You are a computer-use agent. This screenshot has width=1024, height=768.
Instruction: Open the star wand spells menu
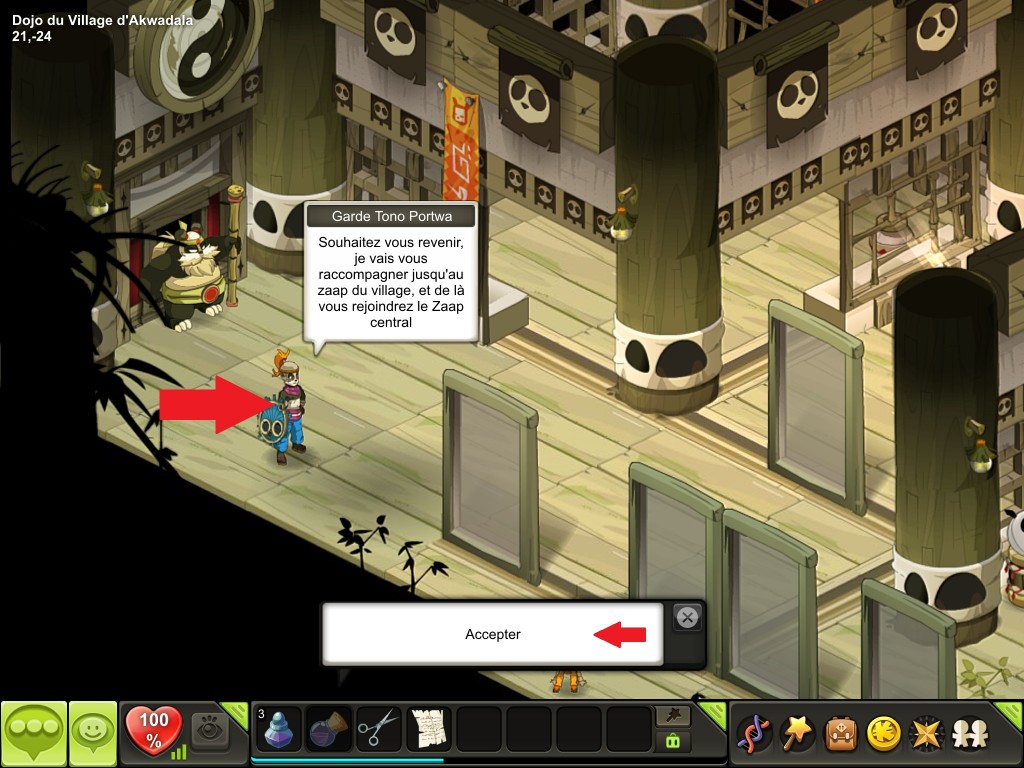(x=794, y=734)
